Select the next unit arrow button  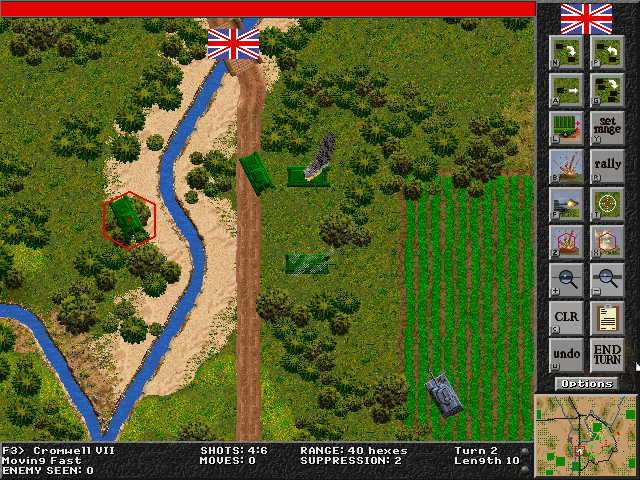(x=566, y=50)
